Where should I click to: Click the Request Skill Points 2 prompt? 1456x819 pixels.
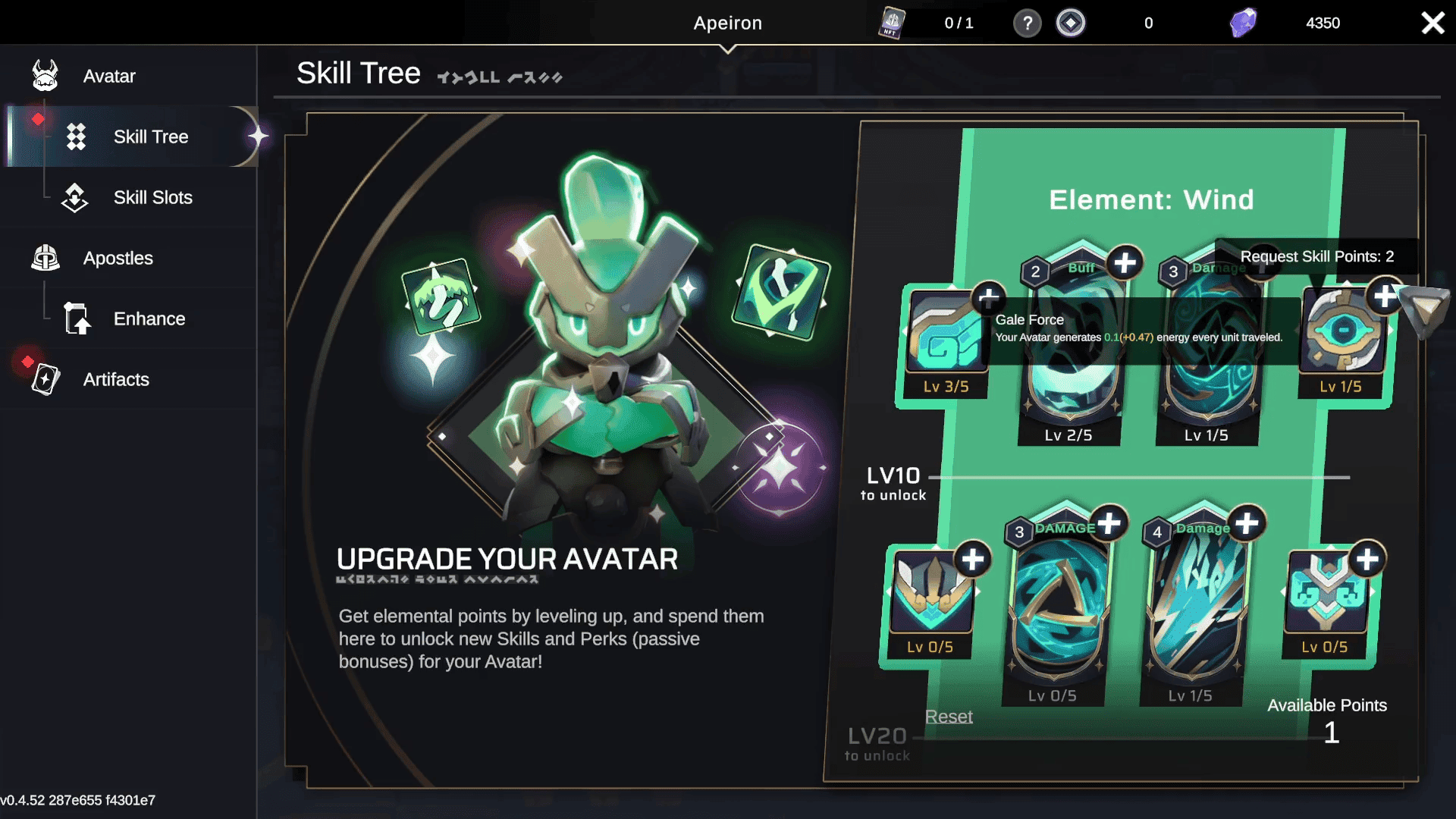pyautogui.click(x=1317, y=256)
